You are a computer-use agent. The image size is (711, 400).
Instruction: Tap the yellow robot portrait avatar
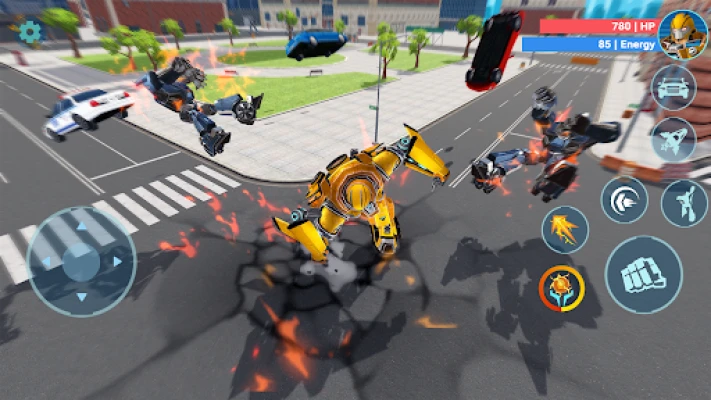[683, 34]
